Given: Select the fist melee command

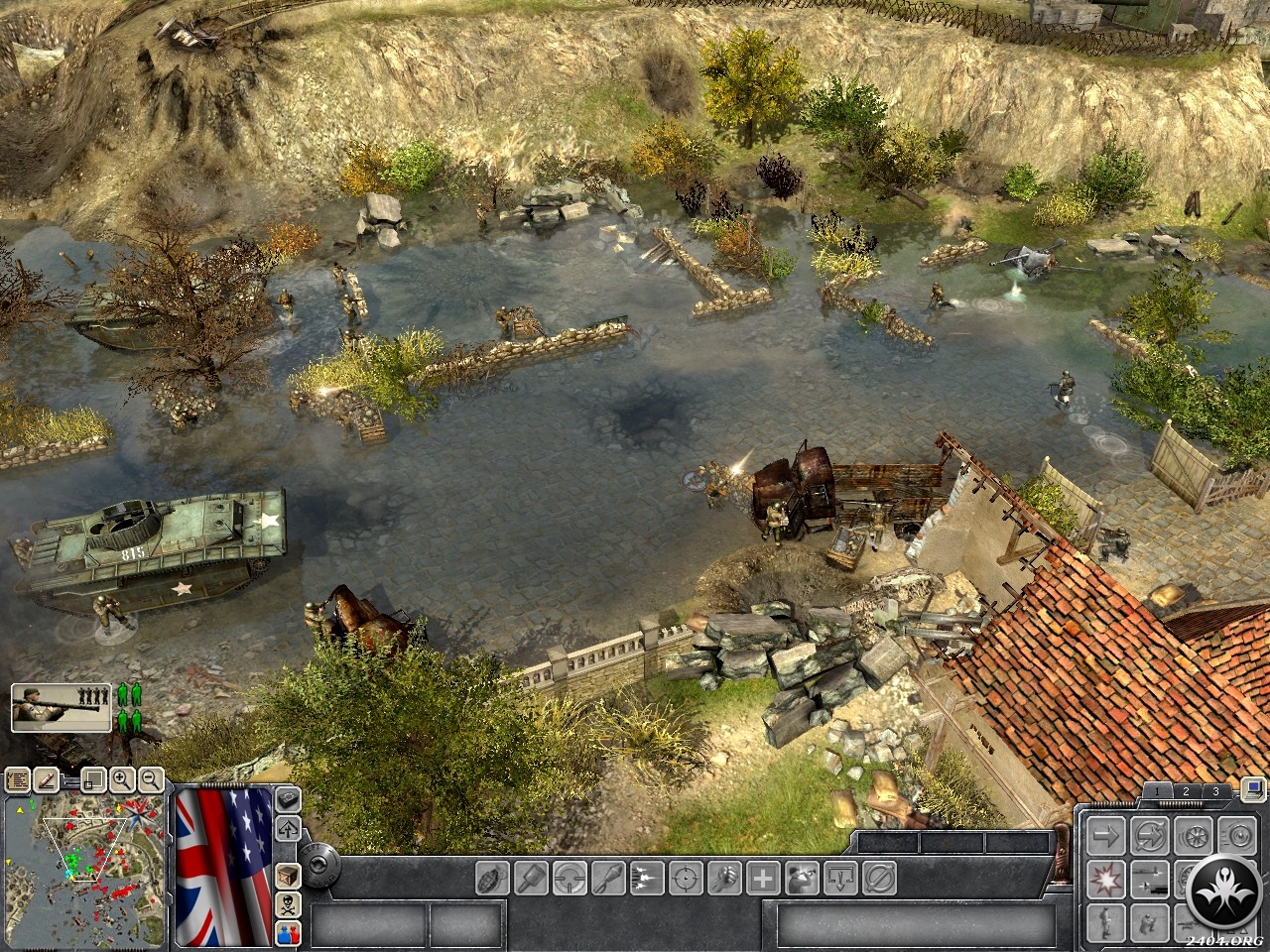Looking at the screenshot, I should pos(725,878).
